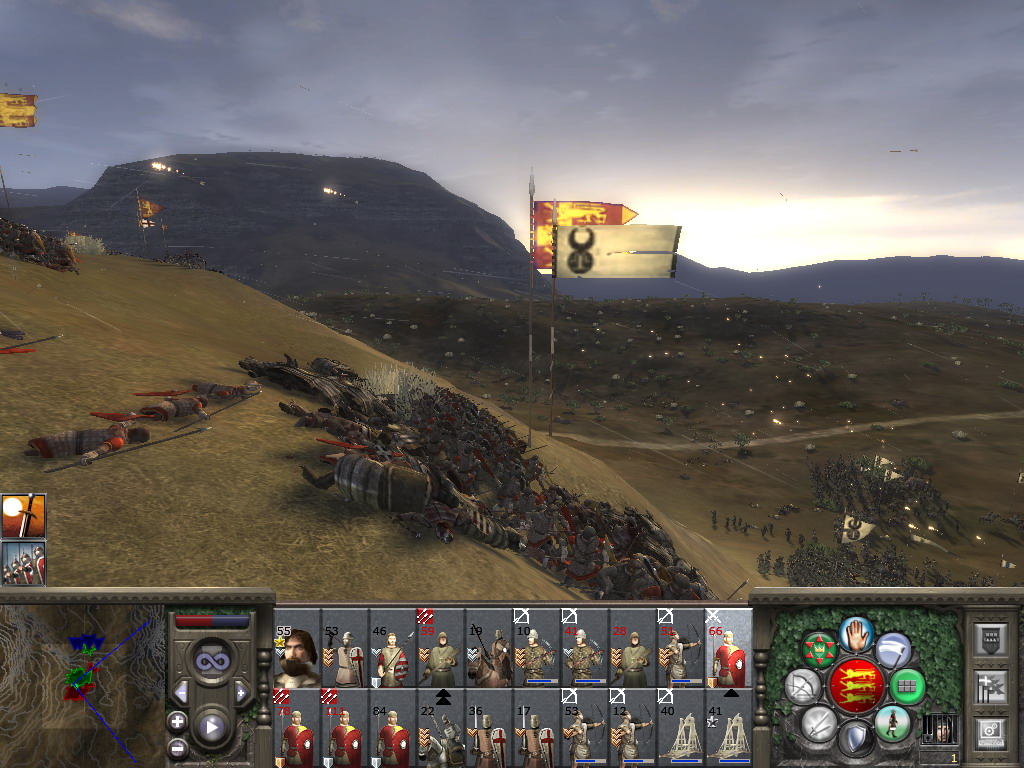Click the battle play button
Viewport: 1024px width, 768px height.
(x=210, y=726)
